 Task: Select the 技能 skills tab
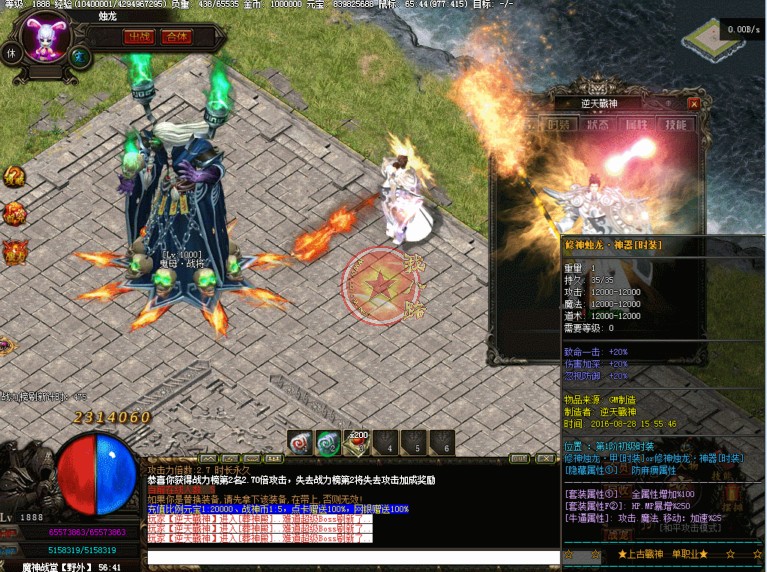tap(675, 125)
